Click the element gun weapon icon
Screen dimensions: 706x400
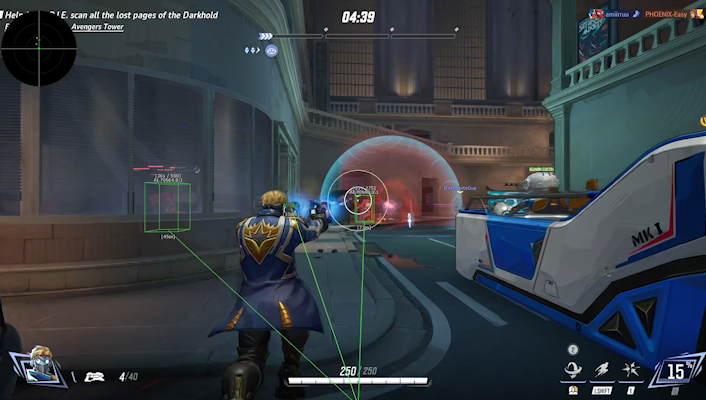(x=95, y=377)
